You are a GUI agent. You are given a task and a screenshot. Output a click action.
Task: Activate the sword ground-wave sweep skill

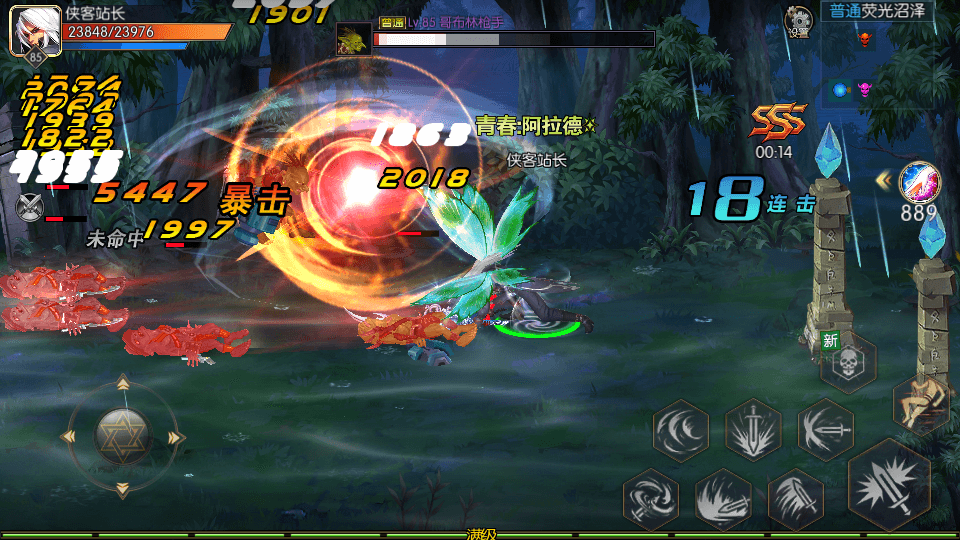[x=723, y=498]
